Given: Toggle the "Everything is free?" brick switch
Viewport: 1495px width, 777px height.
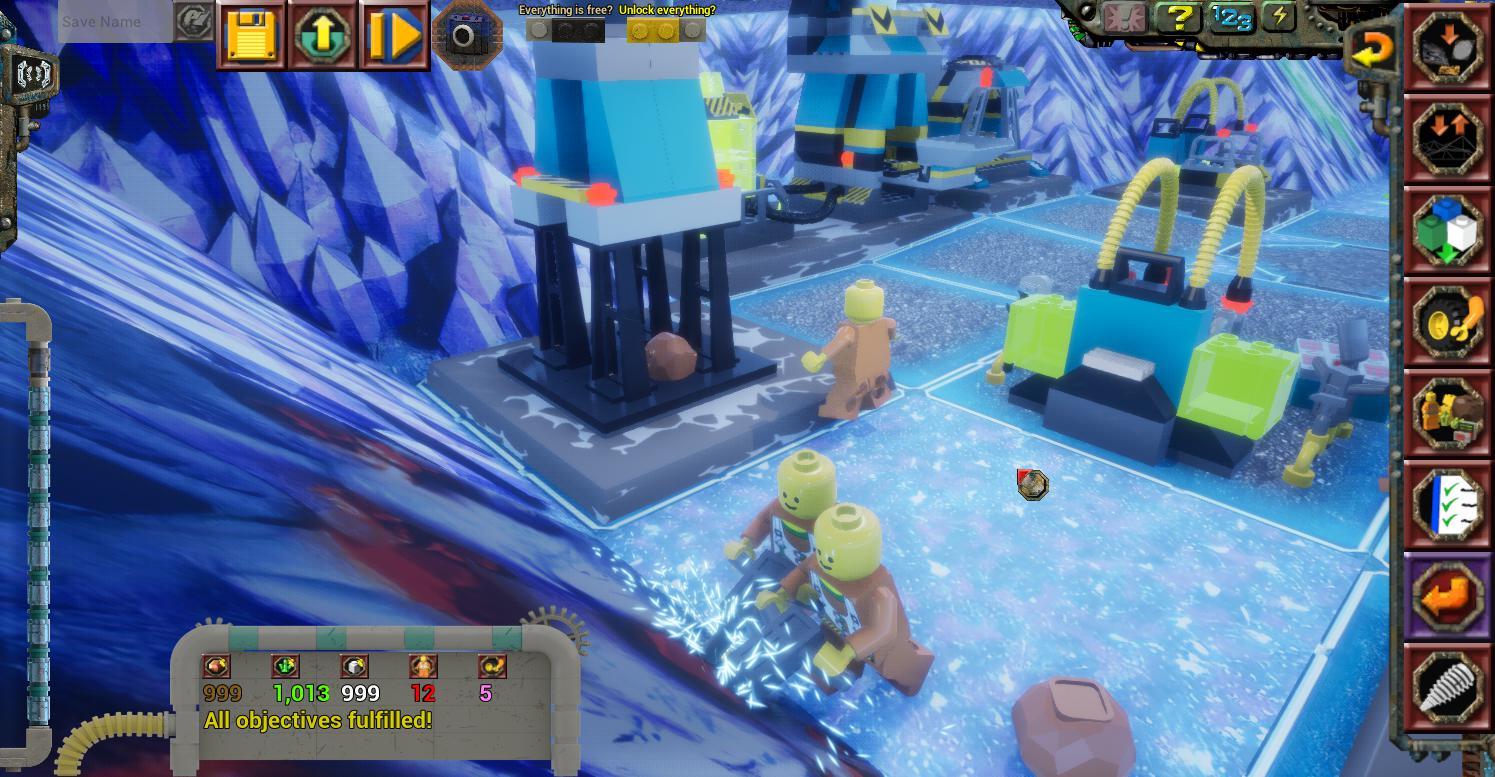Looking at the screenshot, I should (x=565, y=30).
